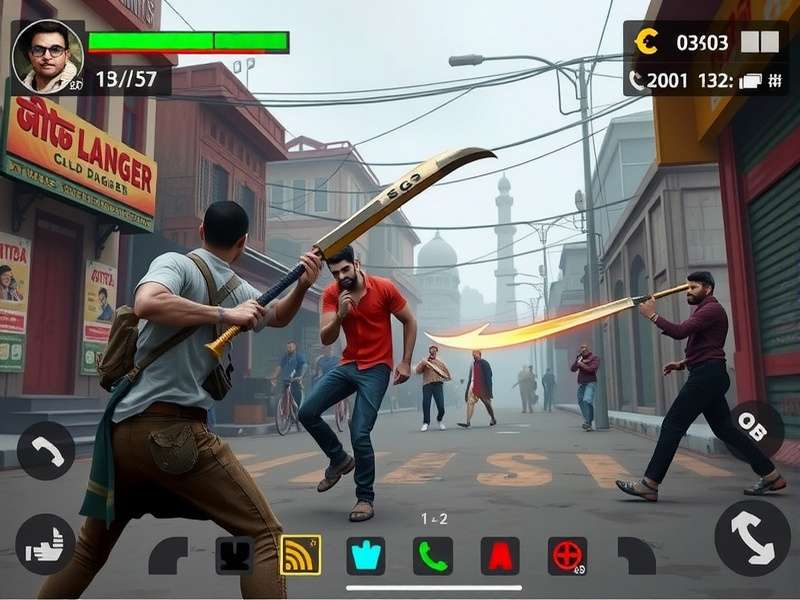Select the green phone hotbar slot
Screen dimensions: 800x600
click(433, 555)
